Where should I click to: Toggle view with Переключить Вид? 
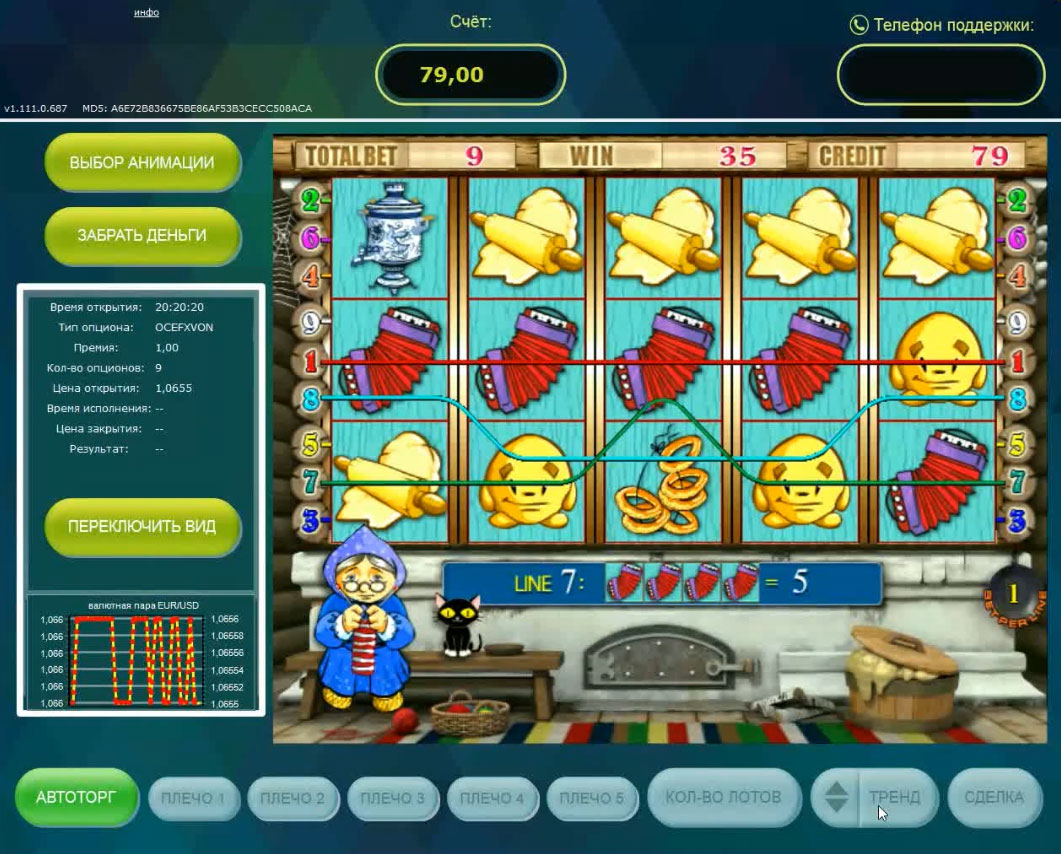(x=142, y=526)
